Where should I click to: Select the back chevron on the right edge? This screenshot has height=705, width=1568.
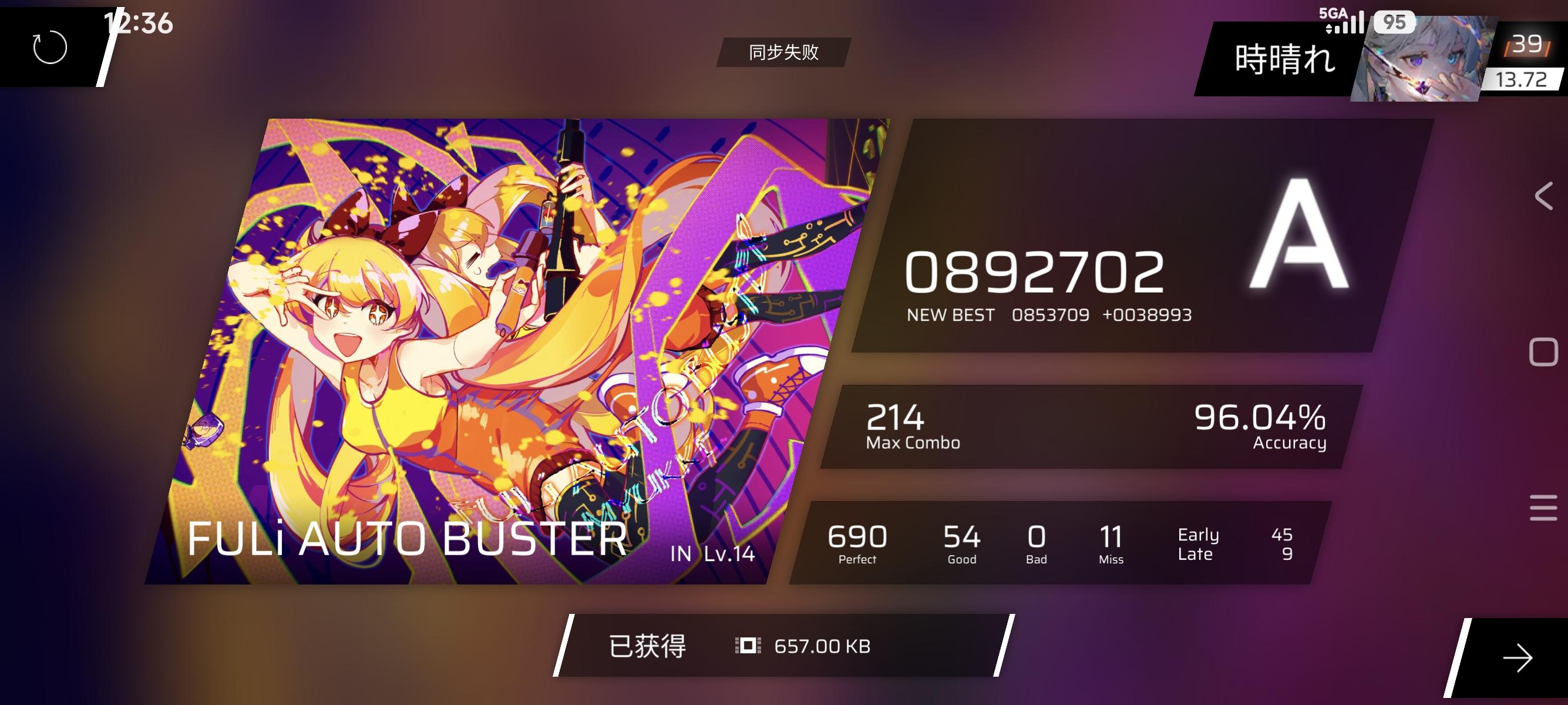coord(1545,197)
